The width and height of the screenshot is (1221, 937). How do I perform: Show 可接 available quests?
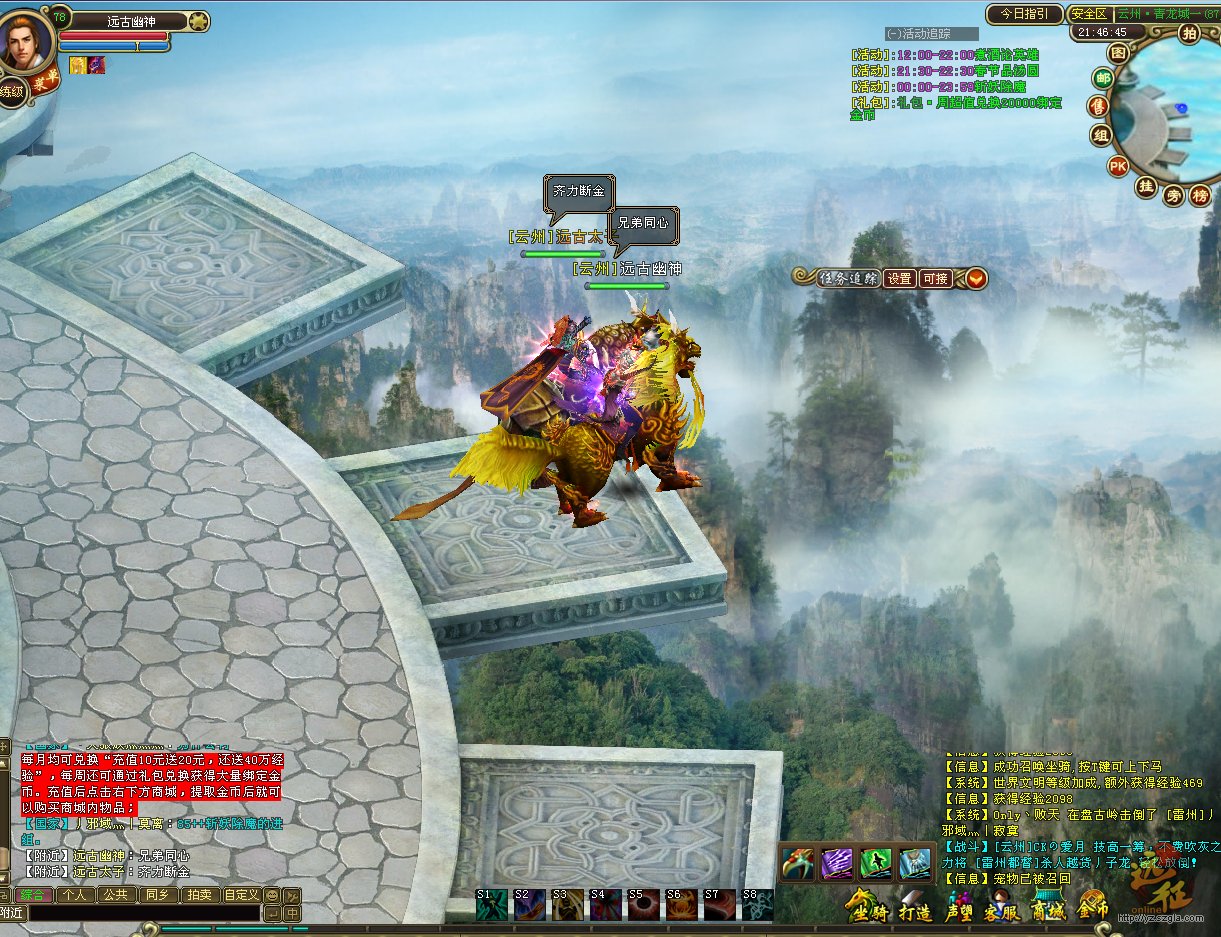935,279
